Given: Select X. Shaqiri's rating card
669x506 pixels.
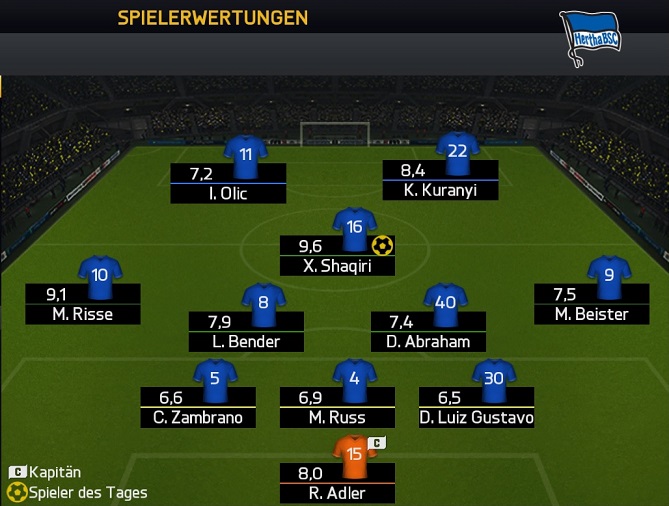Looking at the screenshot, I should tap(337, 256).
